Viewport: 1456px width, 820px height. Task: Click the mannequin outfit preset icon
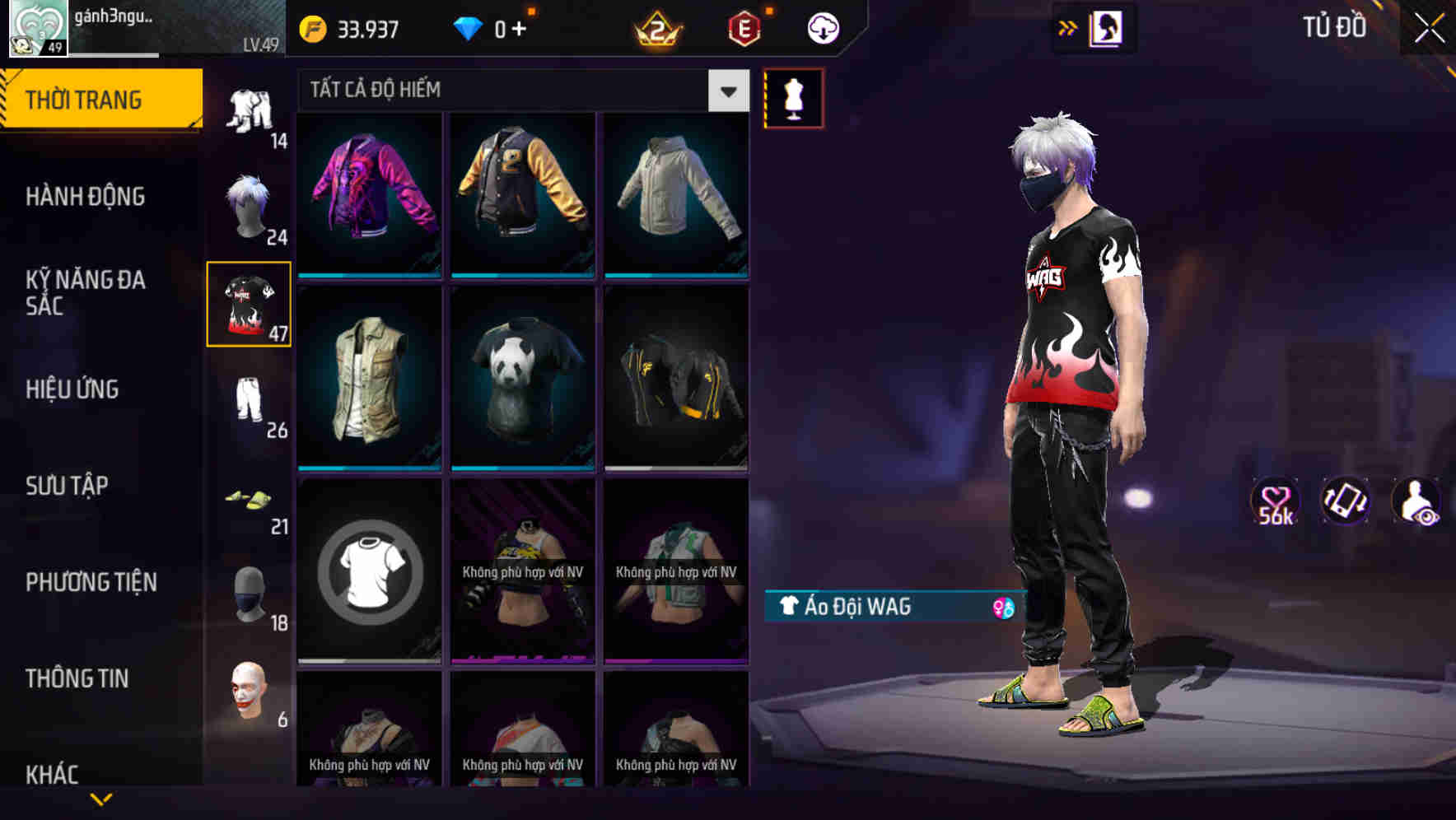(793, 98)
